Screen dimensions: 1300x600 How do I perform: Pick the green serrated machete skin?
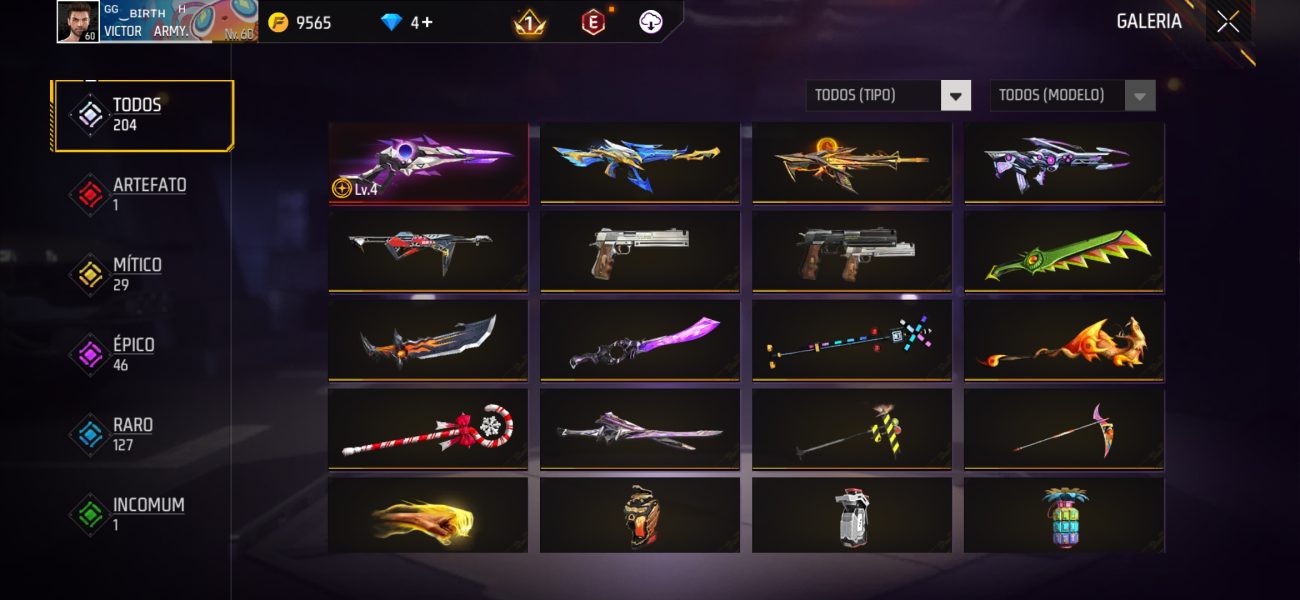click(1064, 252)
